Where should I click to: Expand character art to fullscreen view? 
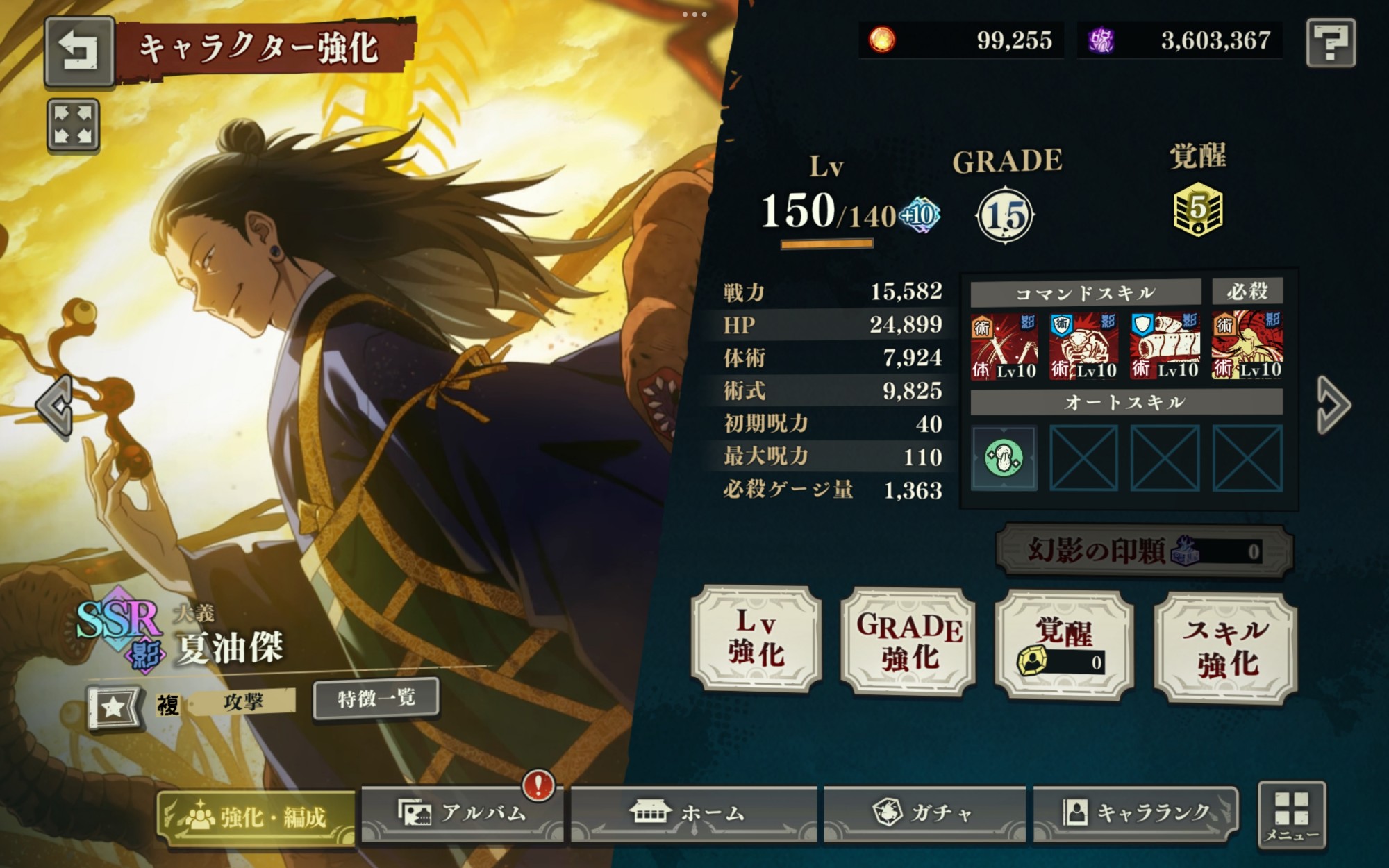(73, 125)
